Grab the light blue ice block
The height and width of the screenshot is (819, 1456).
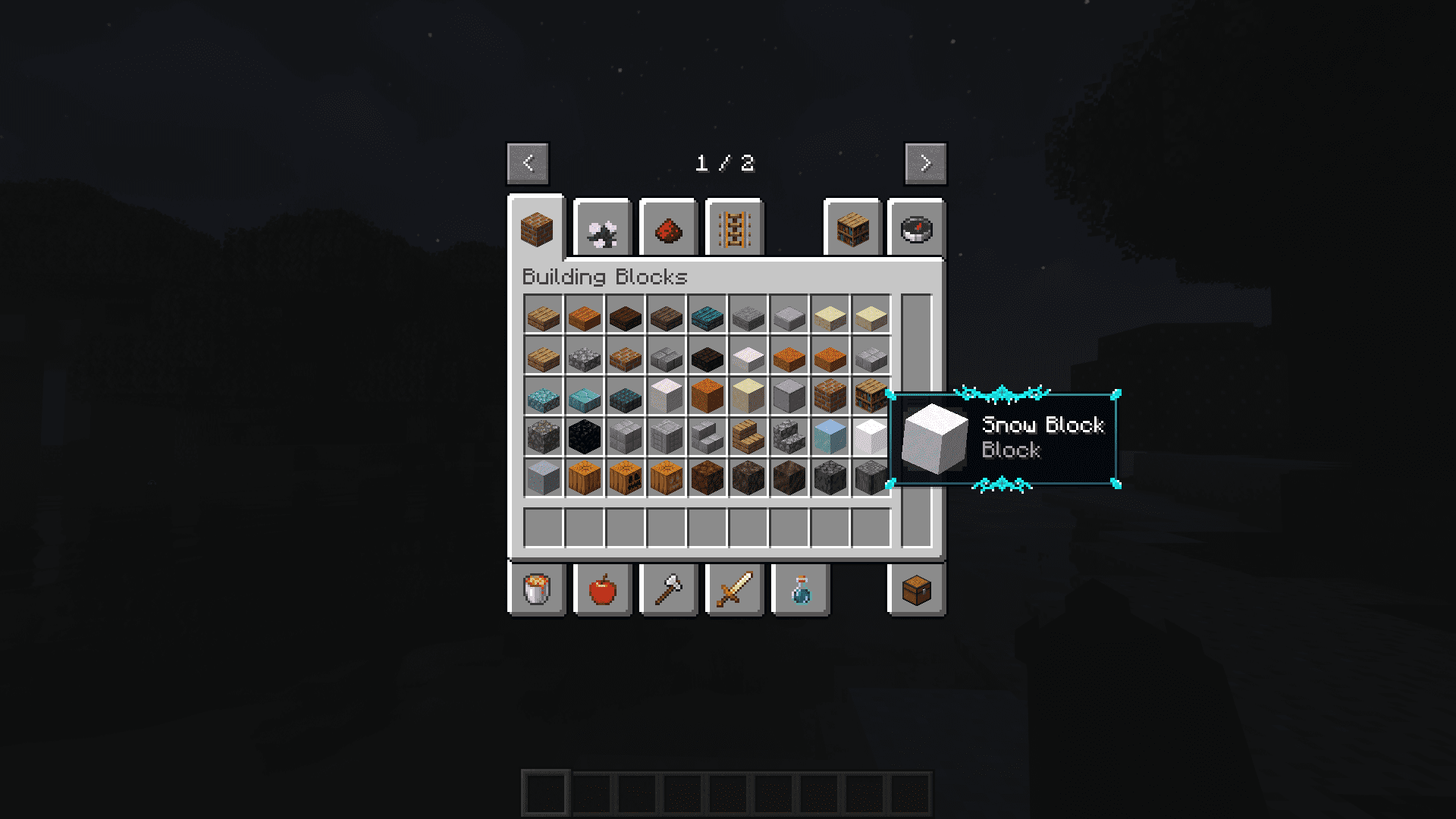point(830,438)
